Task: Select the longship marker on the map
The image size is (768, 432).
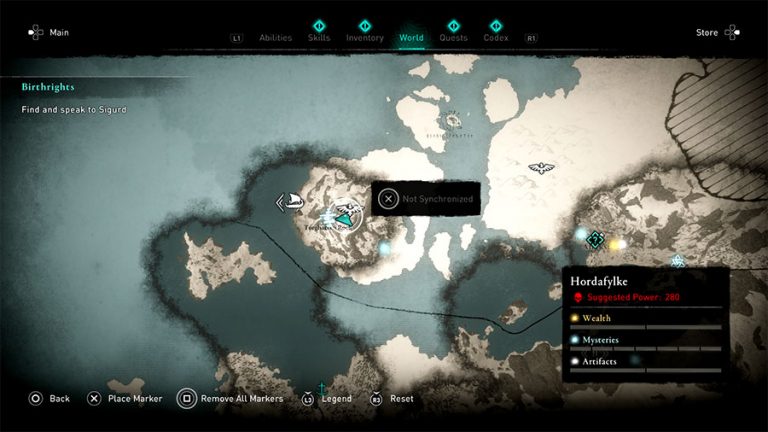Action: tap(292, 202)
